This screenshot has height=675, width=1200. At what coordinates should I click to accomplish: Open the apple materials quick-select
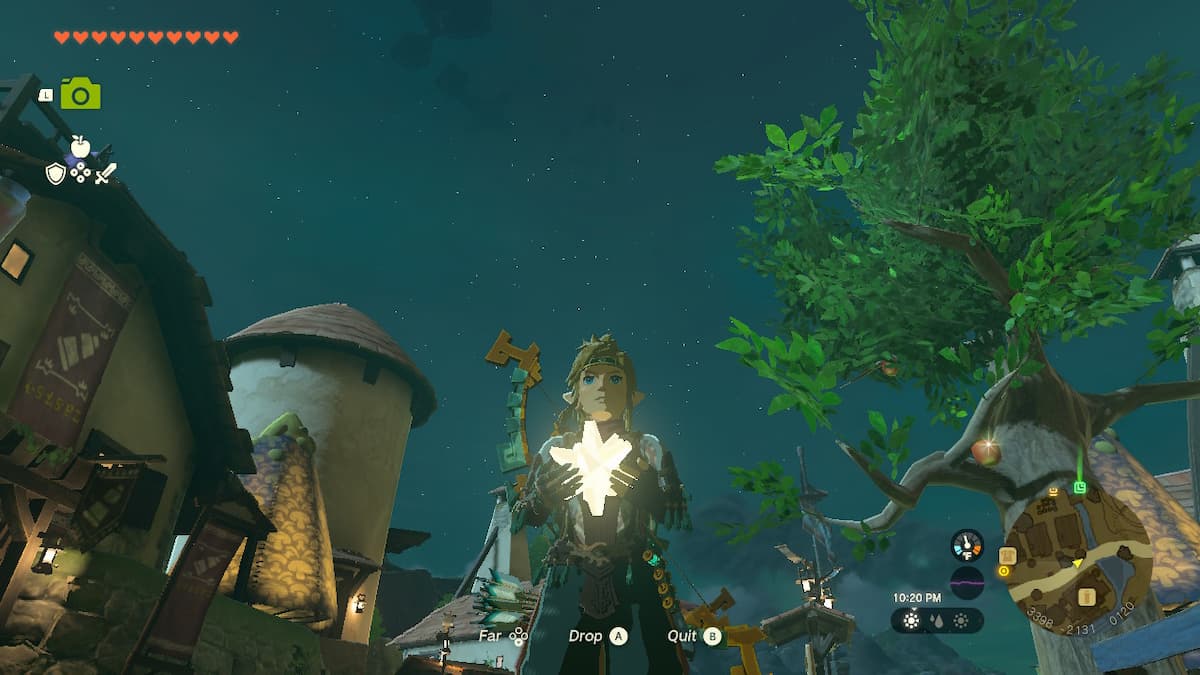pos(80,148)
